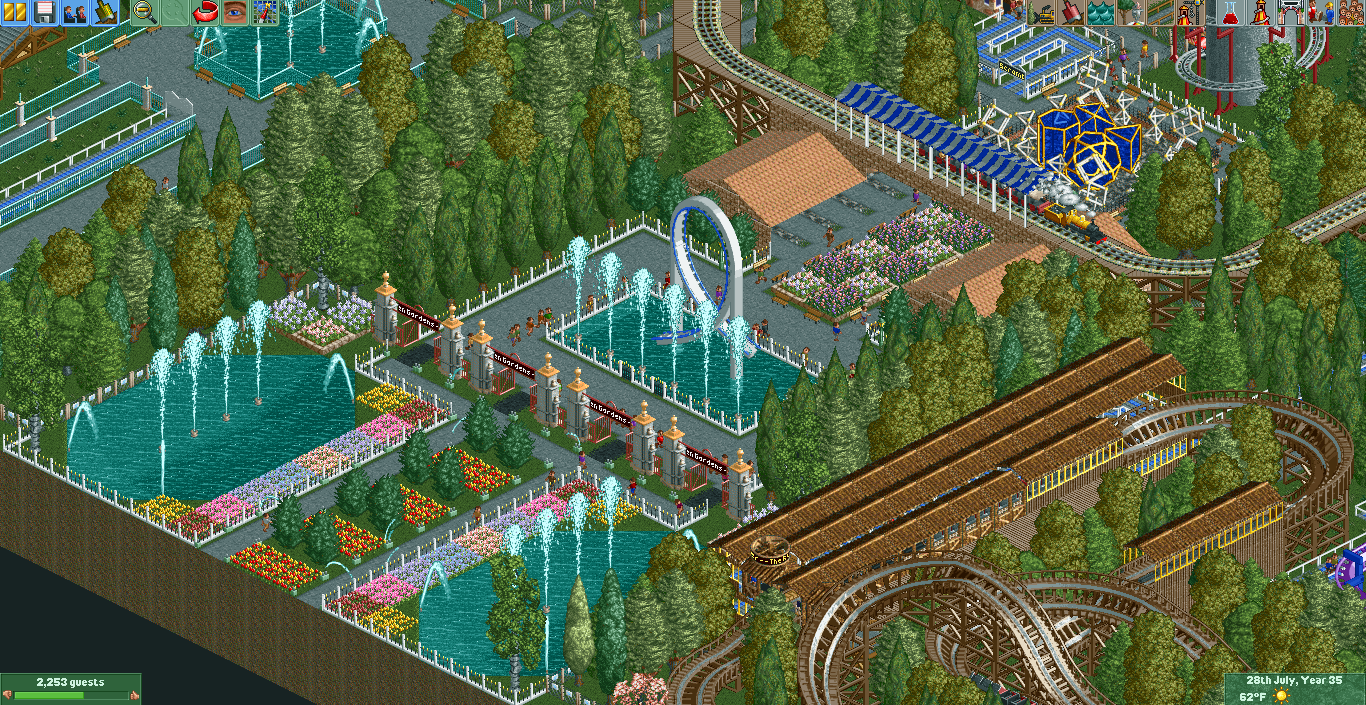Image resolution: width=1366 pixels, height=705 pixels.
Task: Open research with the red flask
Action: (x=1231, y=12)
